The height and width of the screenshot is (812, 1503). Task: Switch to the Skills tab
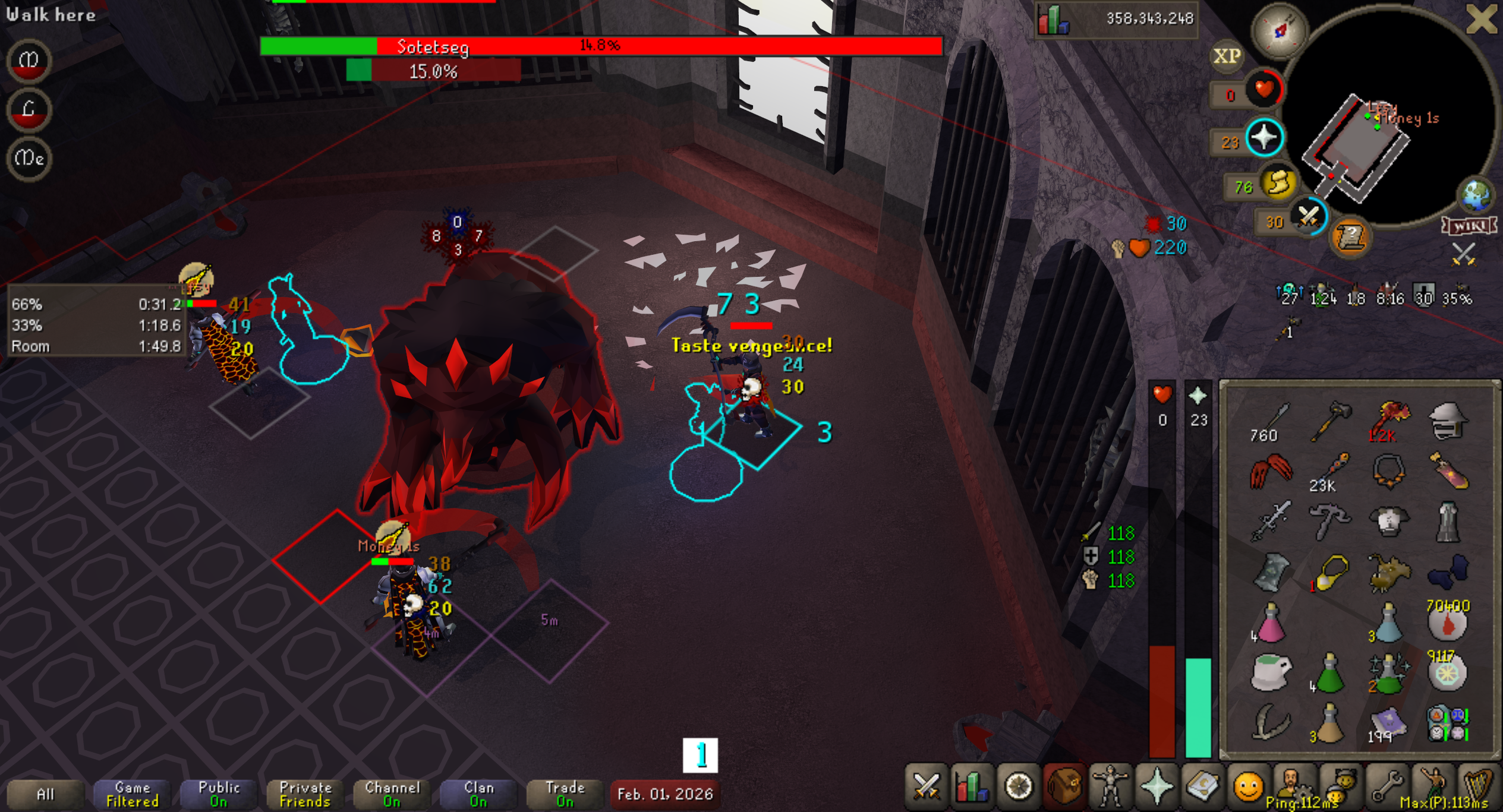point(972,786)
